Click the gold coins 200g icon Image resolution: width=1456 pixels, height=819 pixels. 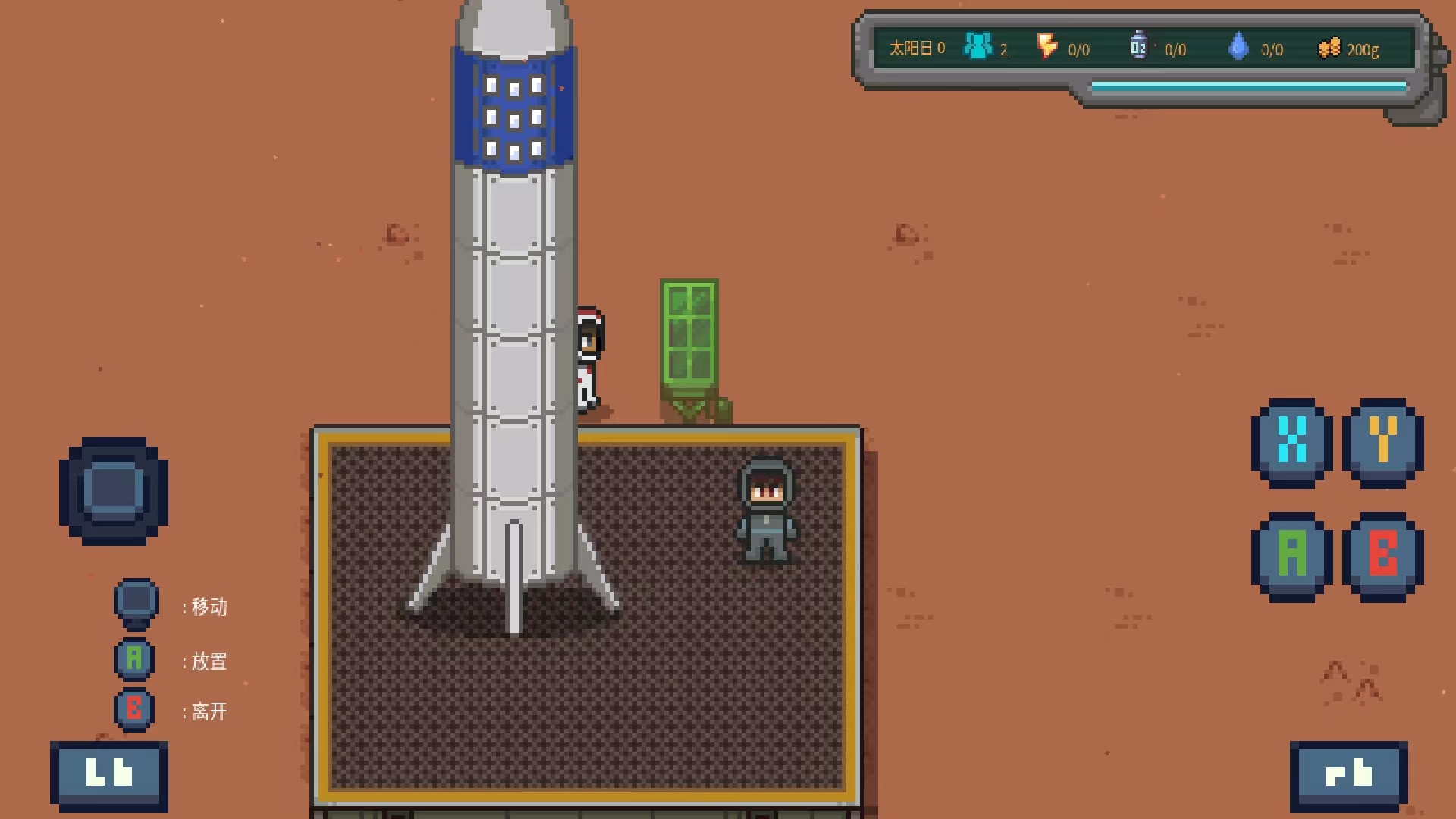pos(1329,48)
